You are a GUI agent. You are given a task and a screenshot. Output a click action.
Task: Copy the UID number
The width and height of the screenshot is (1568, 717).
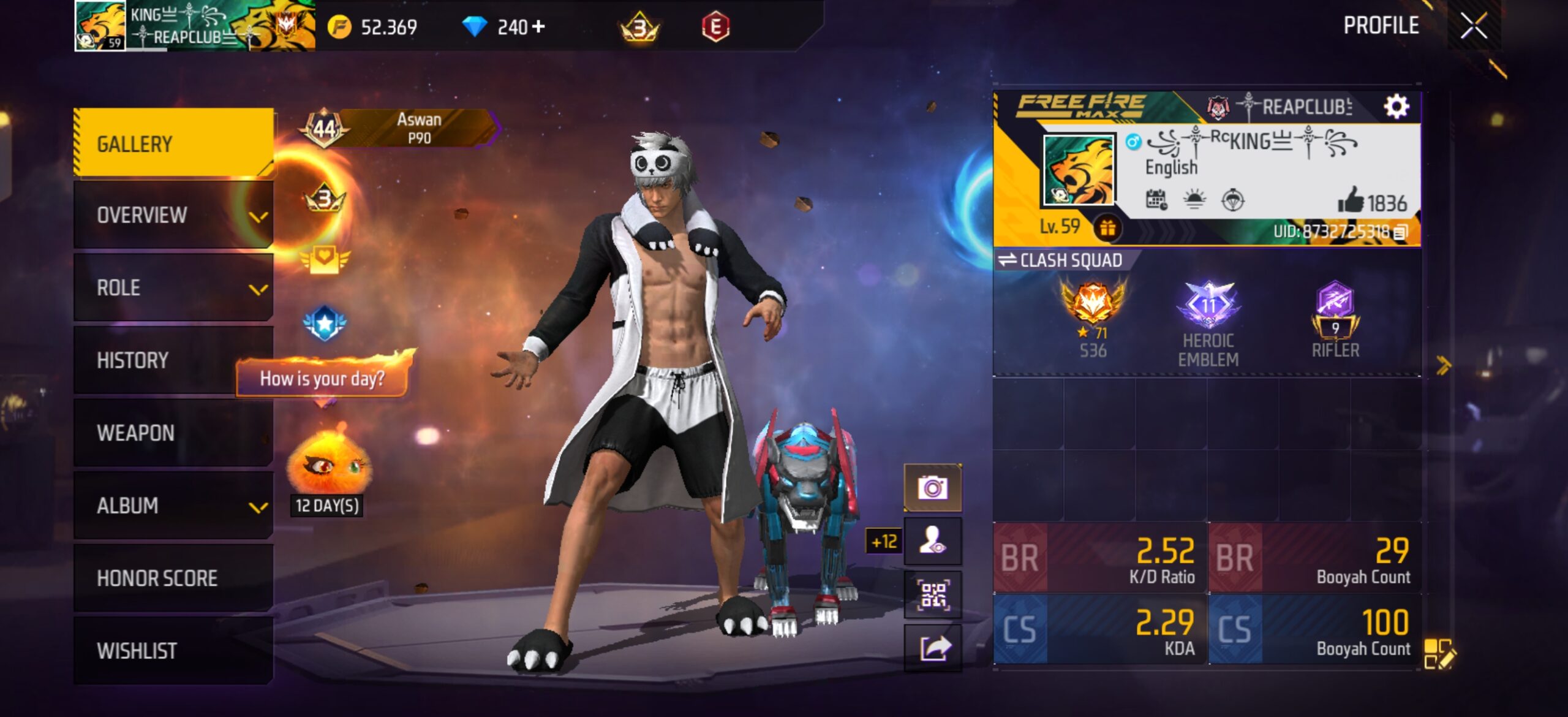tap(1401, 232)
